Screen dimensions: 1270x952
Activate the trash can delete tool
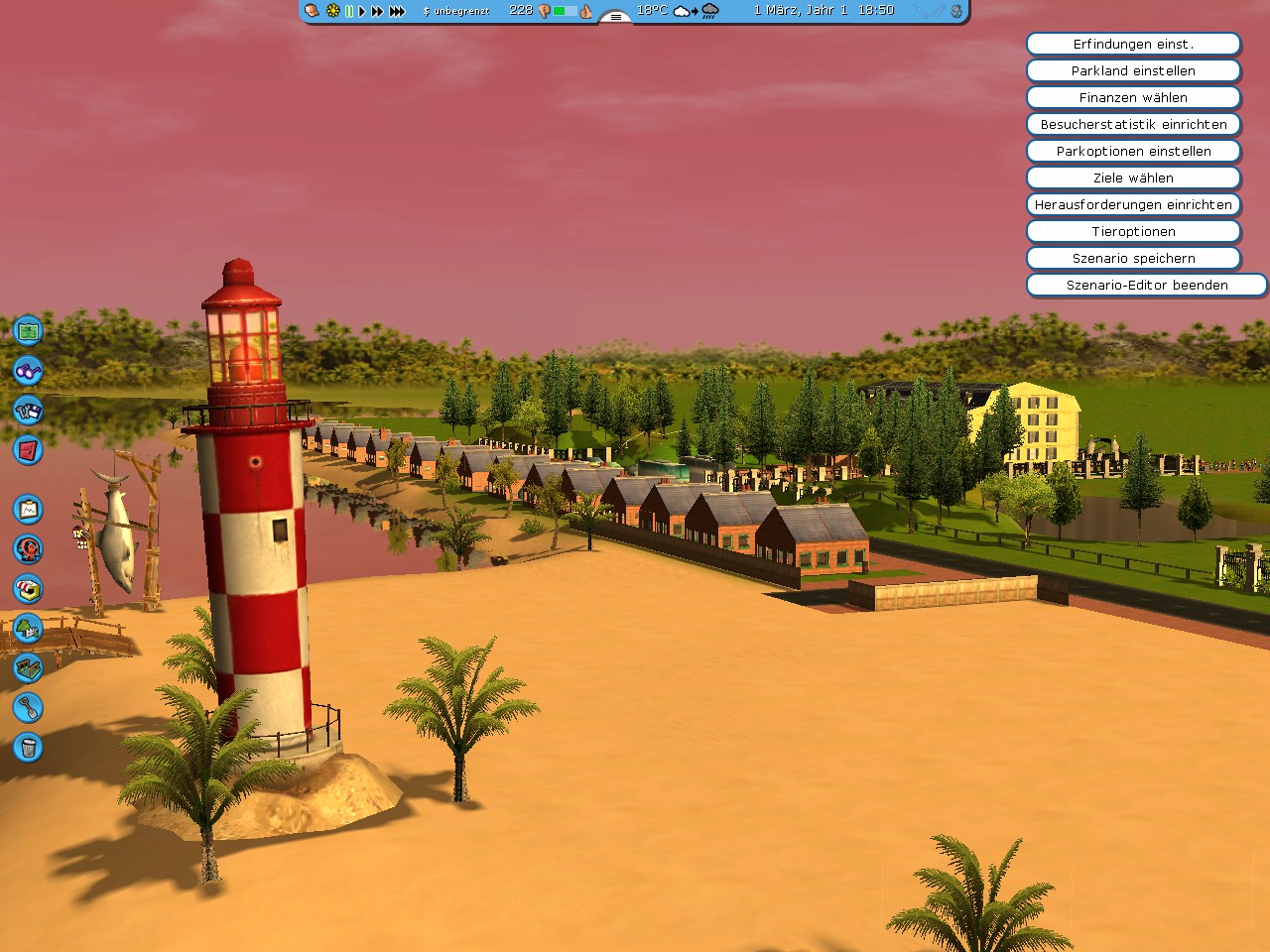point(27,748)
